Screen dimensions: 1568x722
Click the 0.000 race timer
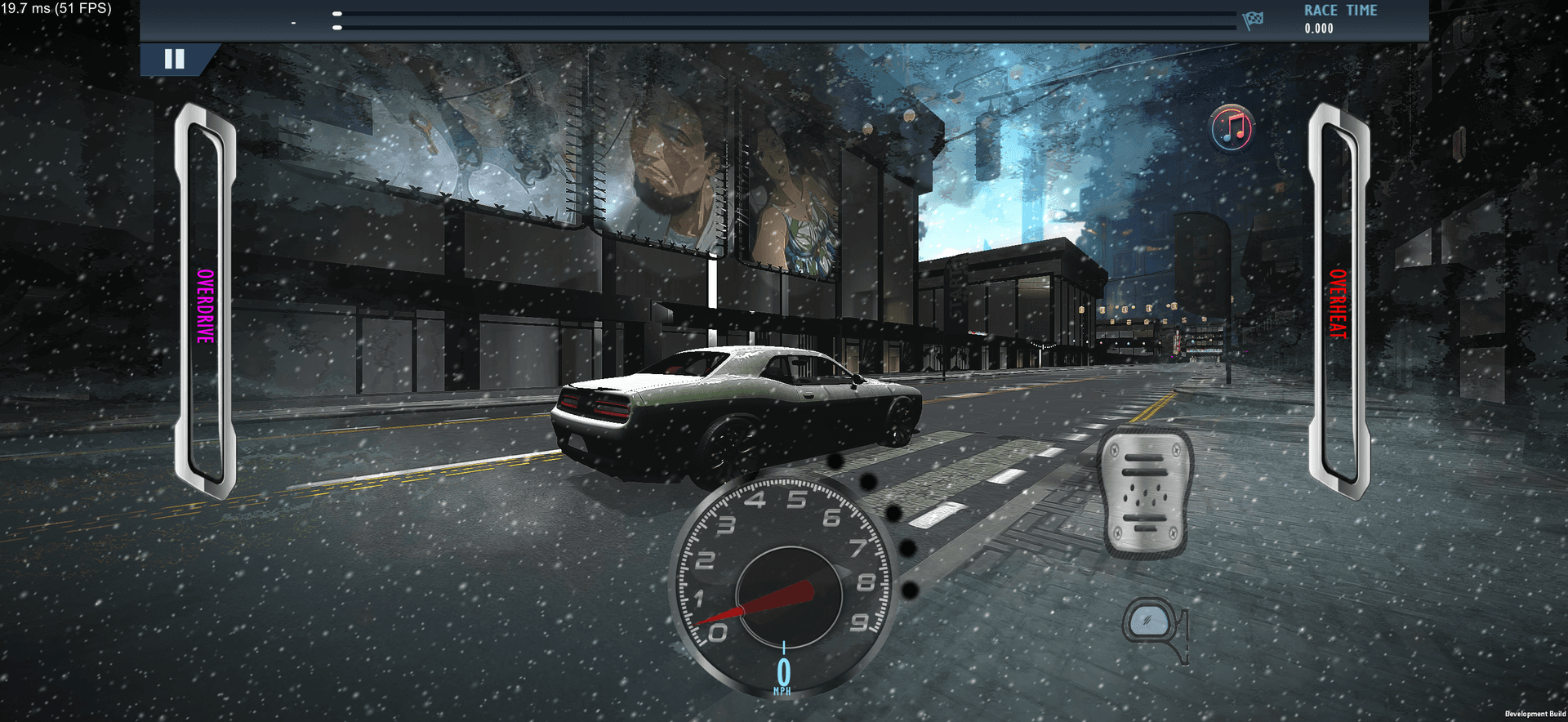point(1318,27)
